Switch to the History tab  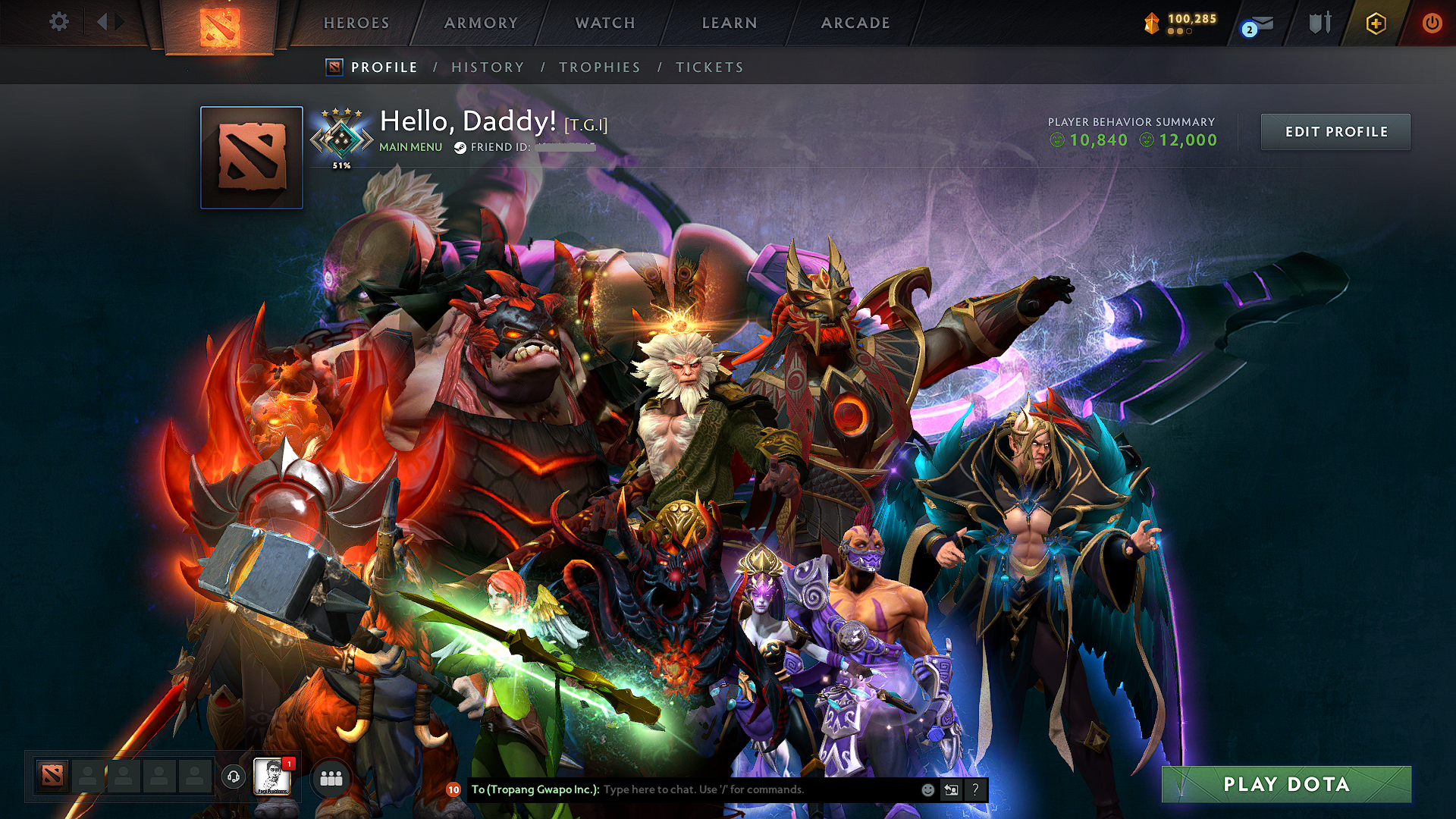488,67
